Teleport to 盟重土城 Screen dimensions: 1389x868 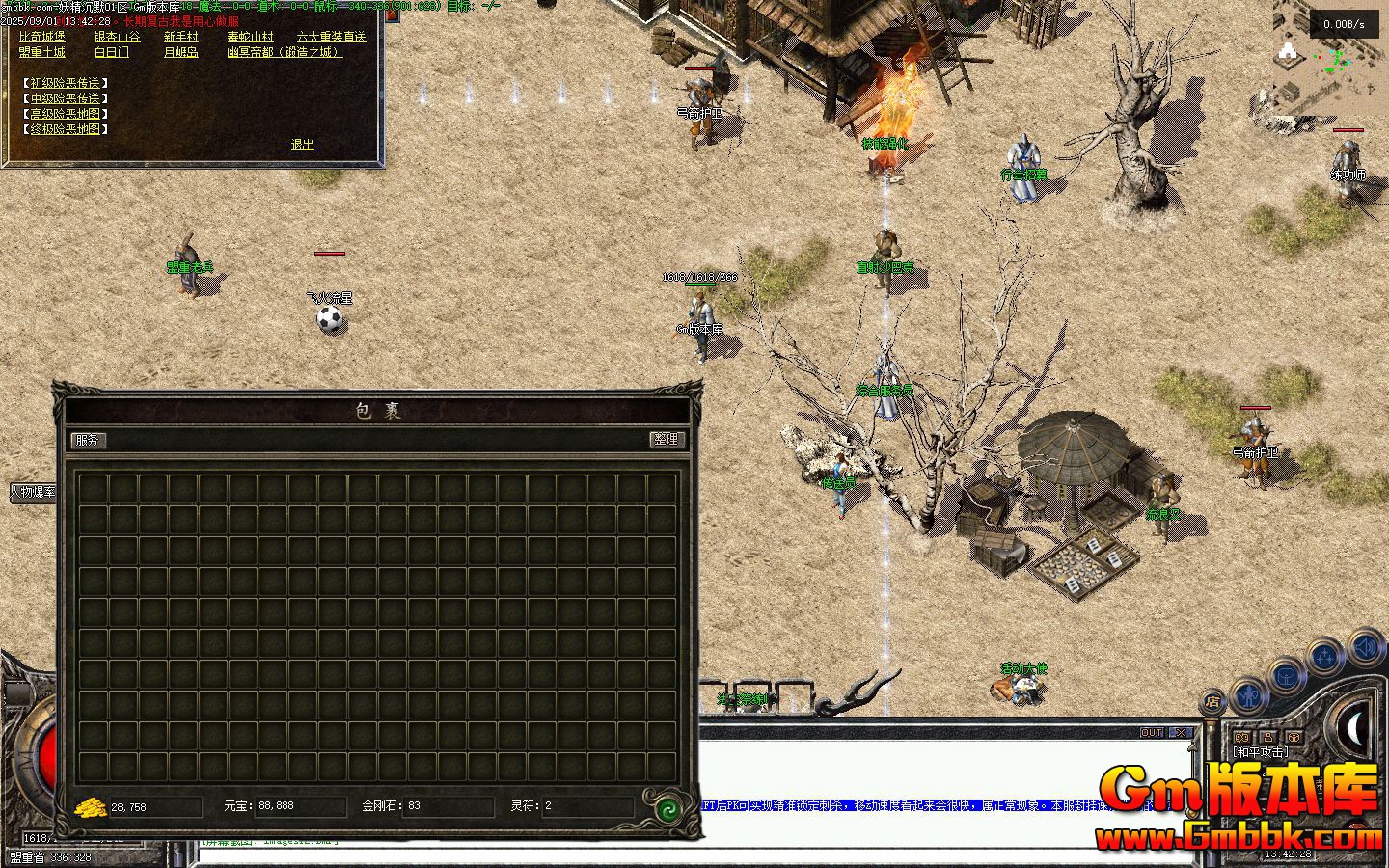(x=42, y=52)
